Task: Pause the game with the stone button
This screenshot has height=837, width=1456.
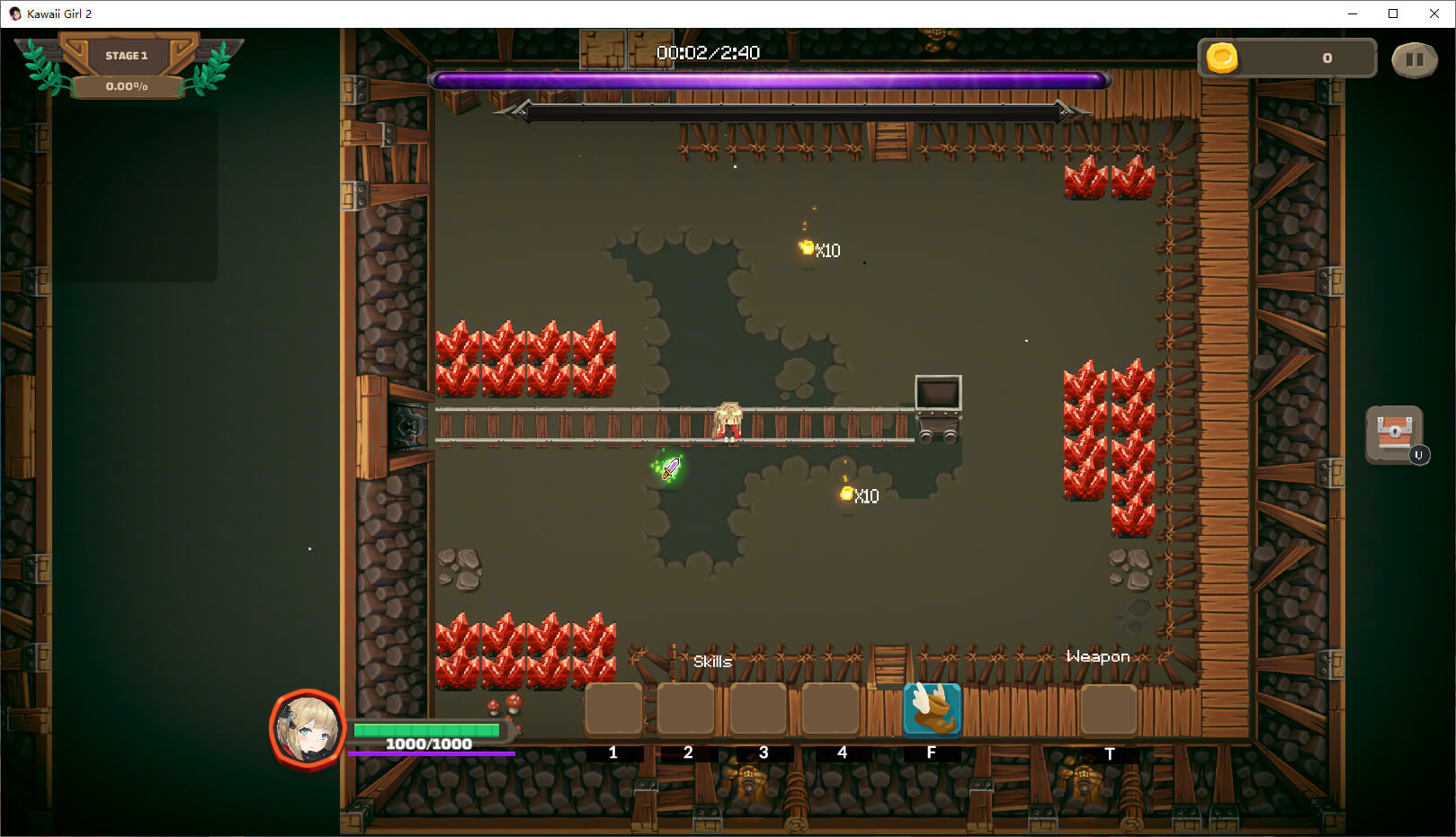Action: pos(1414,59)
